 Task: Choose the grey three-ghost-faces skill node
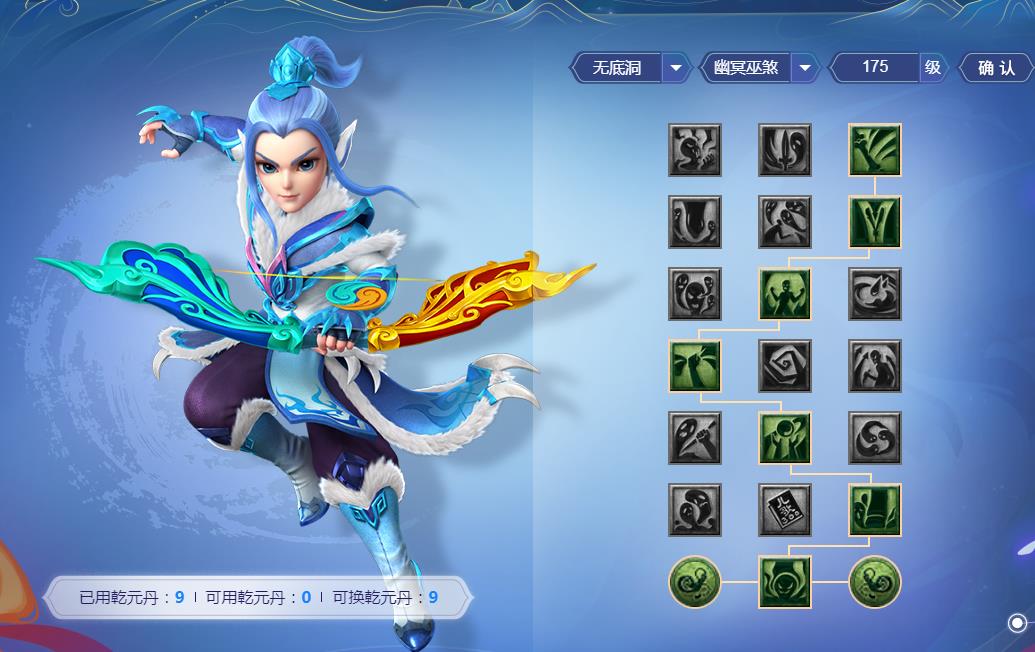tap(695, 294)
